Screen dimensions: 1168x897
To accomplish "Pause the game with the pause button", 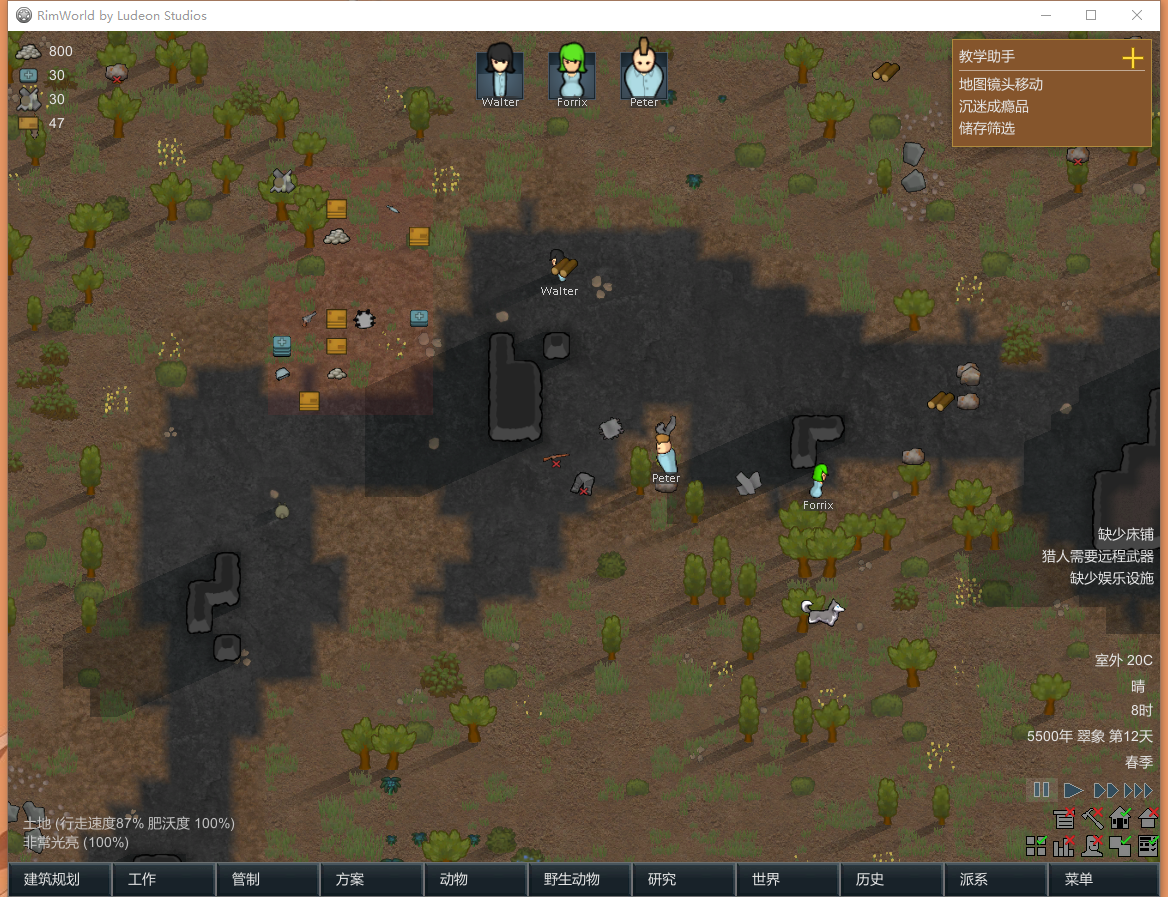I will coord(1041,790).
